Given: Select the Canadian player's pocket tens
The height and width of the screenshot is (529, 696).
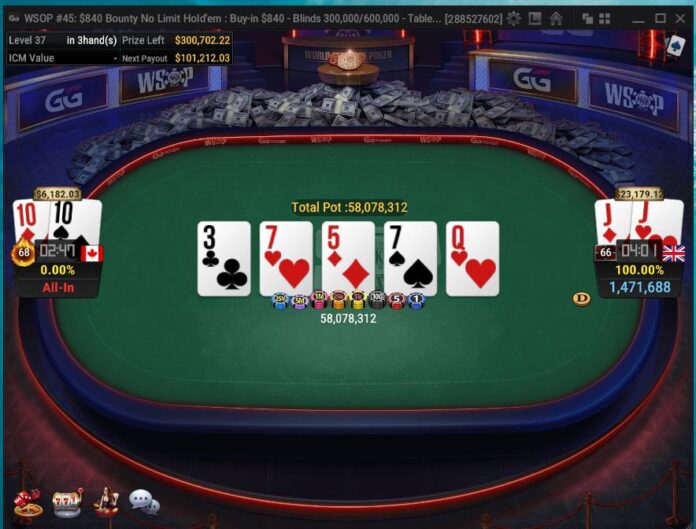Looking at the screenshot, I should 58,220.
